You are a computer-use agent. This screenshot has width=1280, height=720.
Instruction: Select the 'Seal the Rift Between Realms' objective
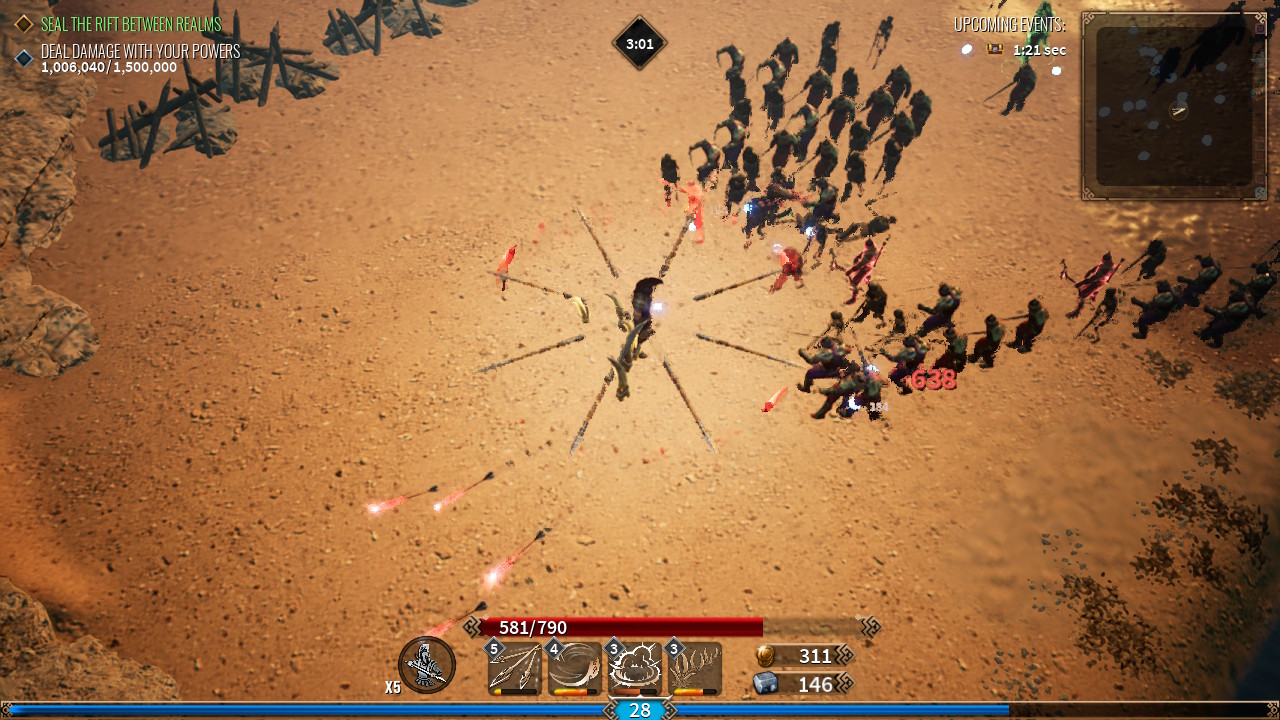tap(130, 24)
